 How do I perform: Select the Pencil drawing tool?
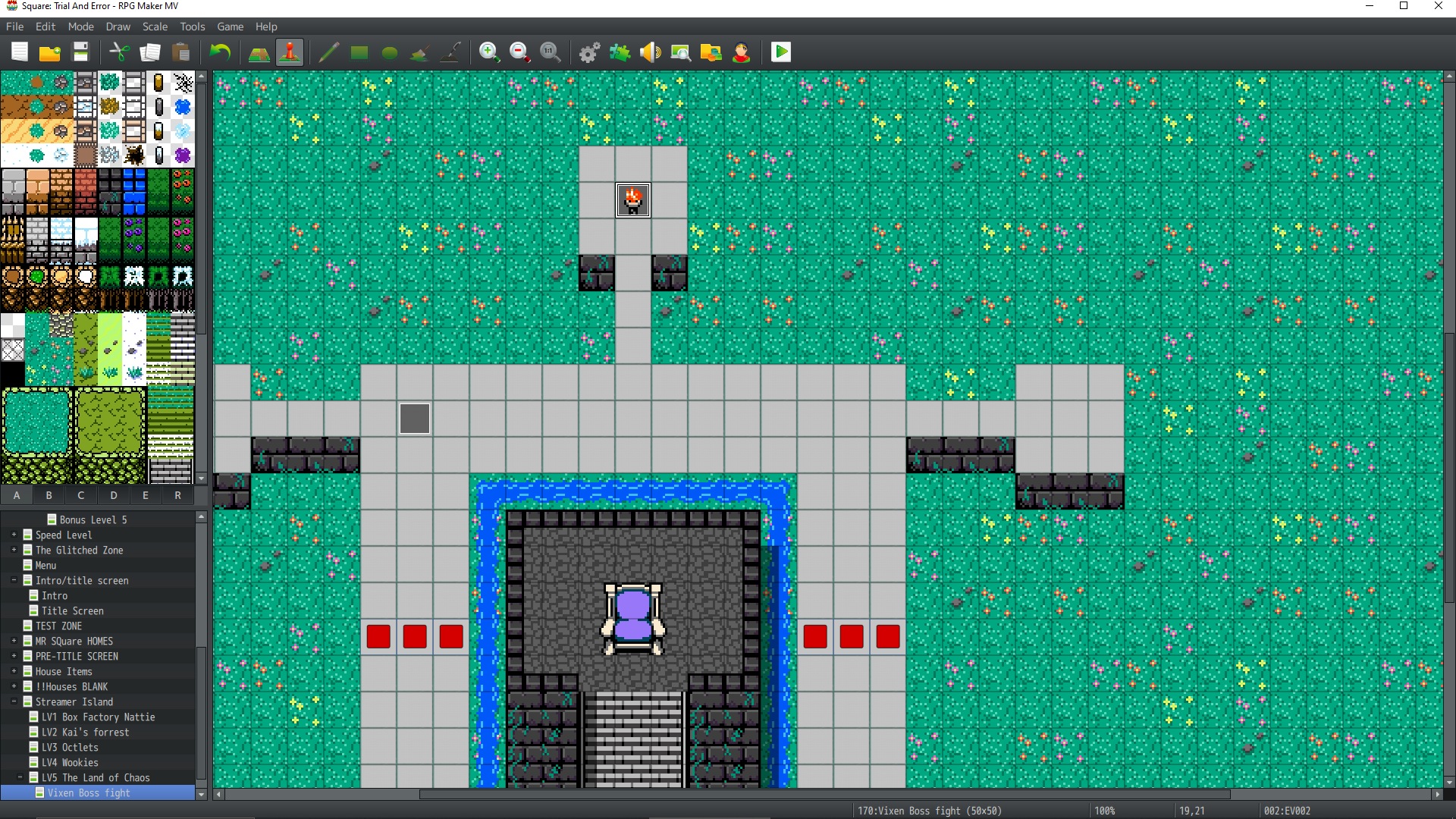[328, 52]
